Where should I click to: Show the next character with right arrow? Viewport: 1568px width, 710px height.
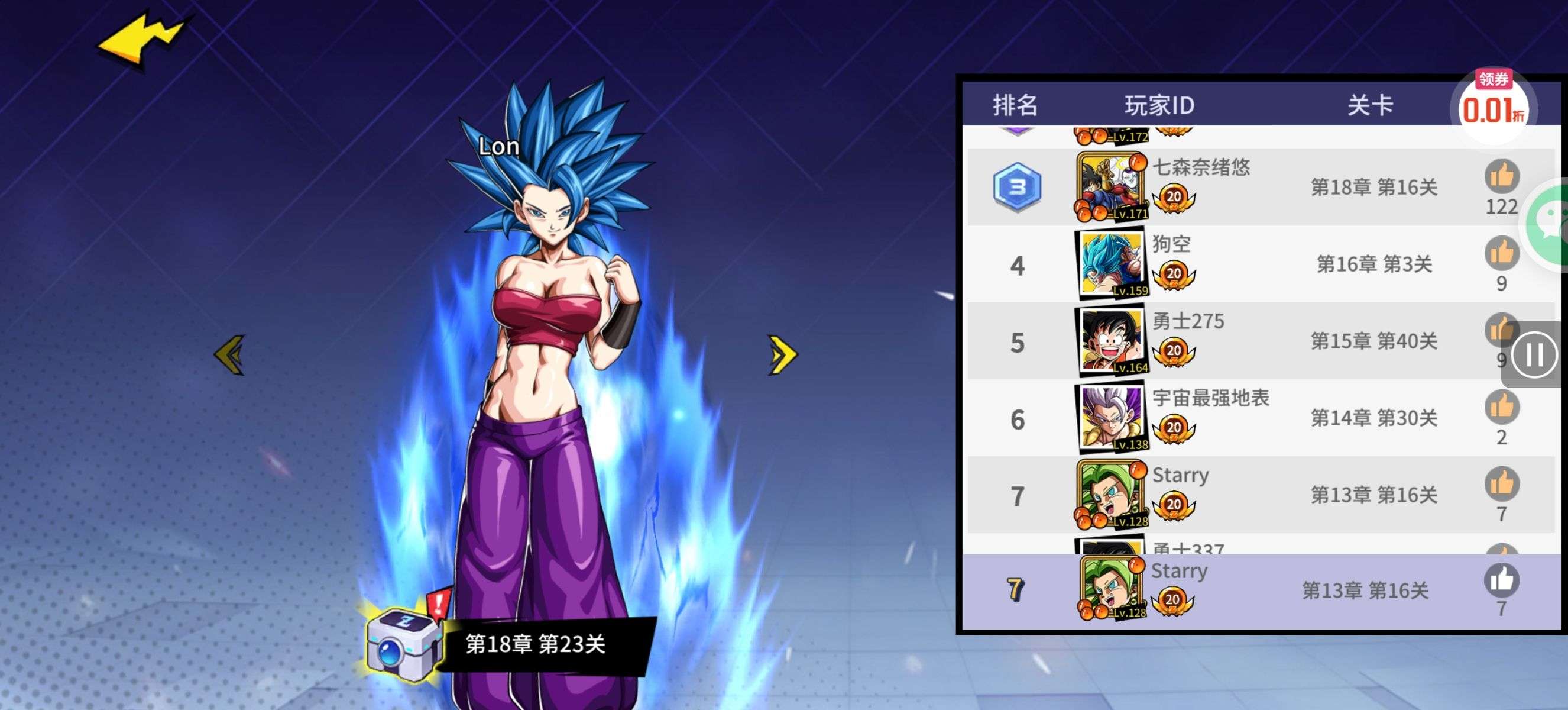click(782, 354)
